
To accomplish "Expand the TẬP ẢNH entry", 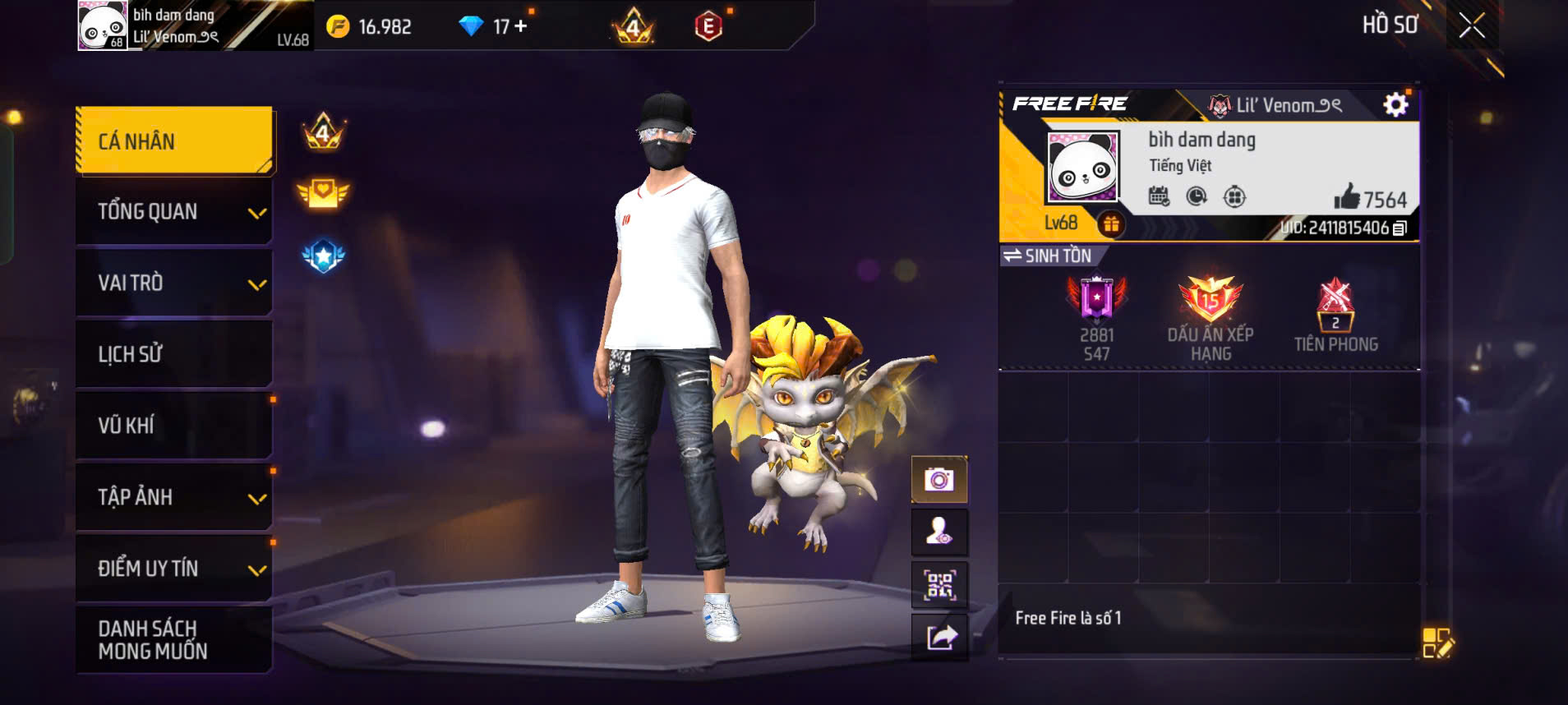I will (174, 497).
